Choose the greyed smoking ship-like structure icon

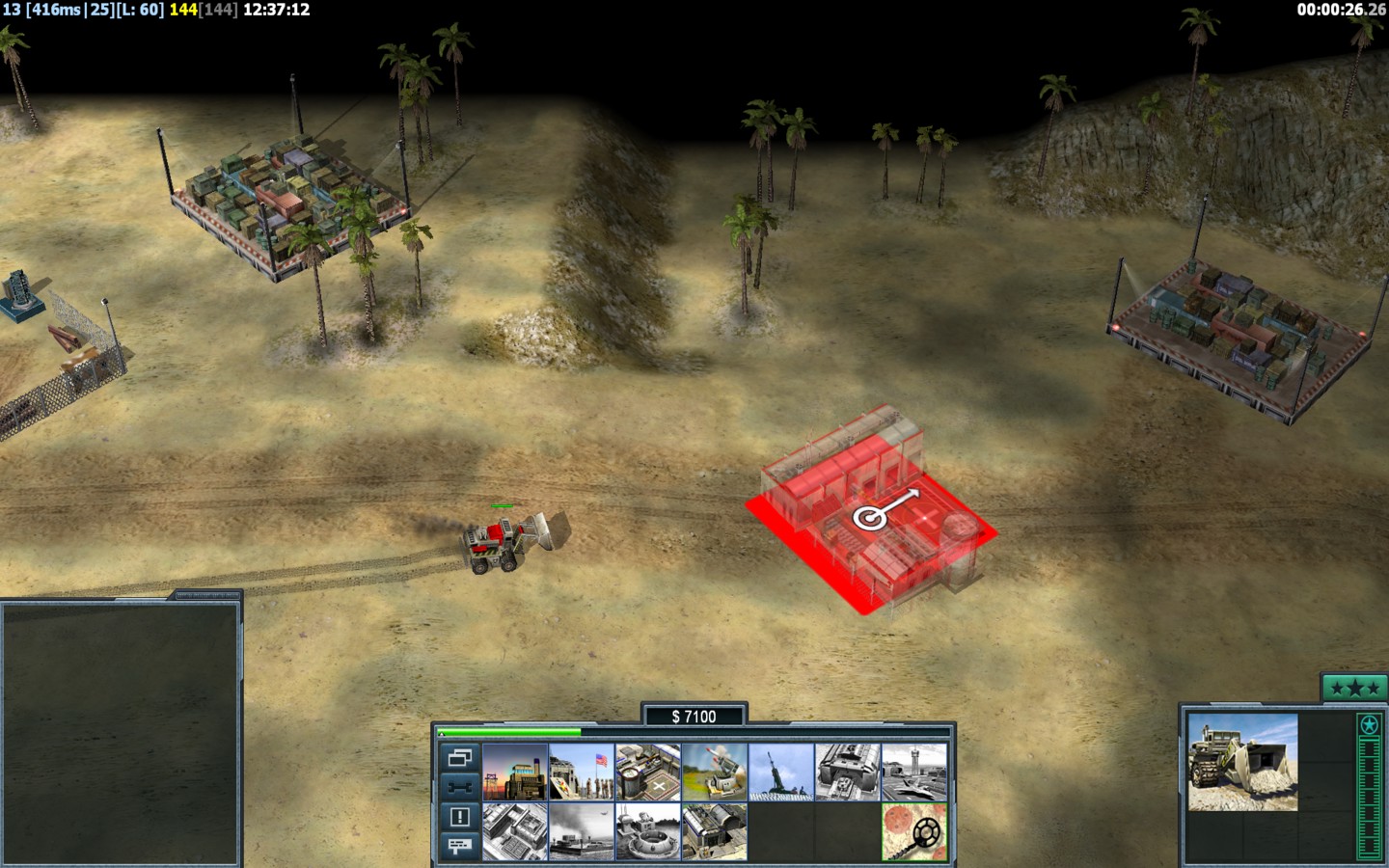582,831
